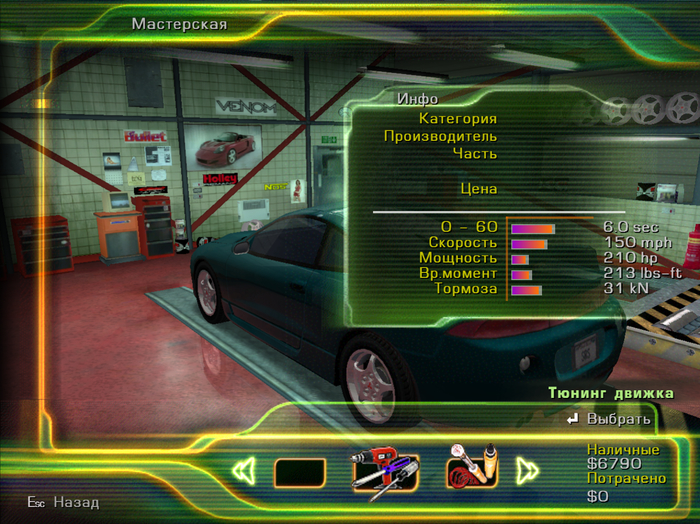Screen dimensions: 700x524
Task: Go back using the Назад label
Action: coord(76,502)
